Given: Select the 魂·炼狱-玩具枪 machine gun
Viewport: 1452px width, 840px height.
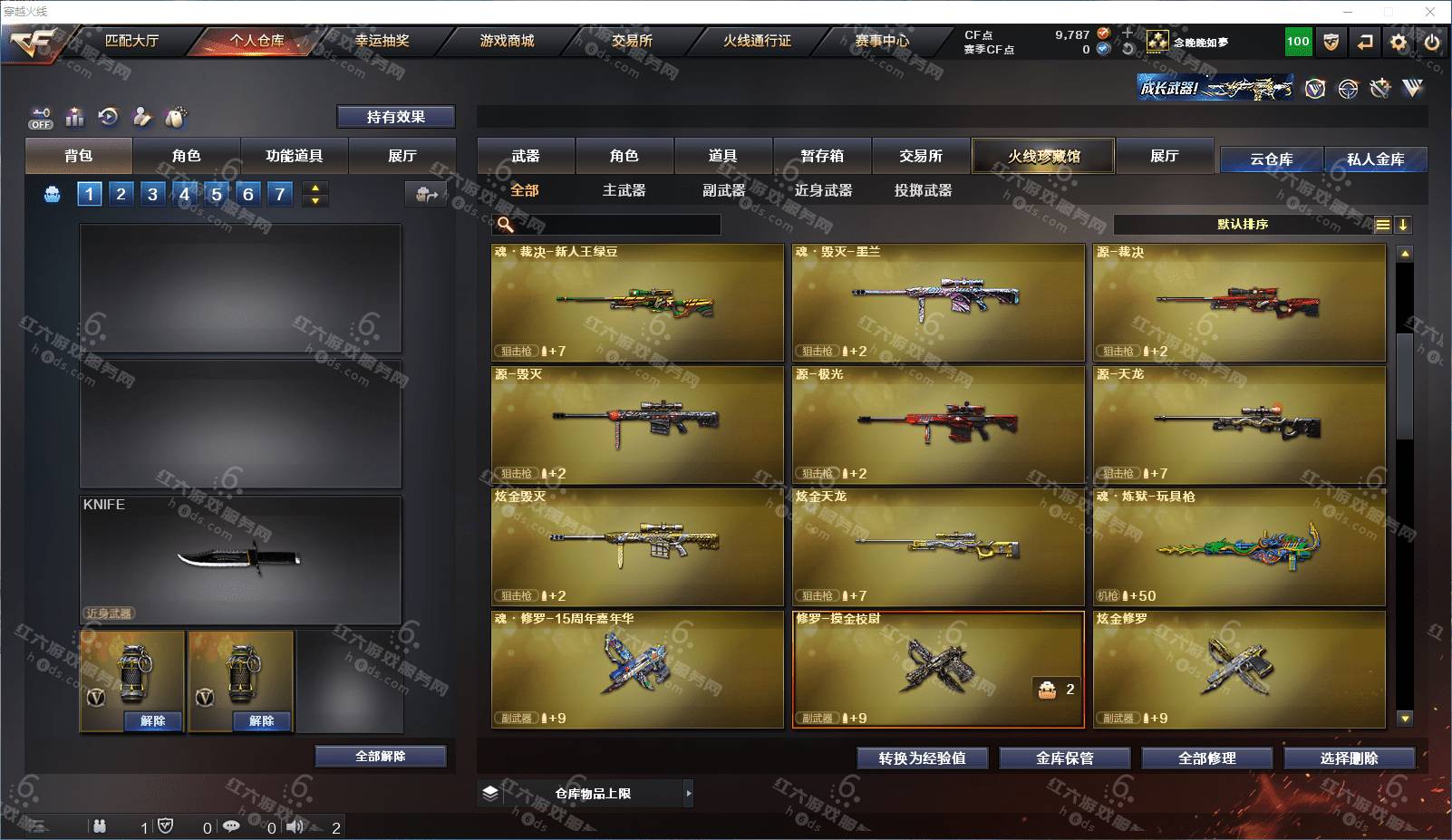Looking at the screenshot, I should 1239,546.
